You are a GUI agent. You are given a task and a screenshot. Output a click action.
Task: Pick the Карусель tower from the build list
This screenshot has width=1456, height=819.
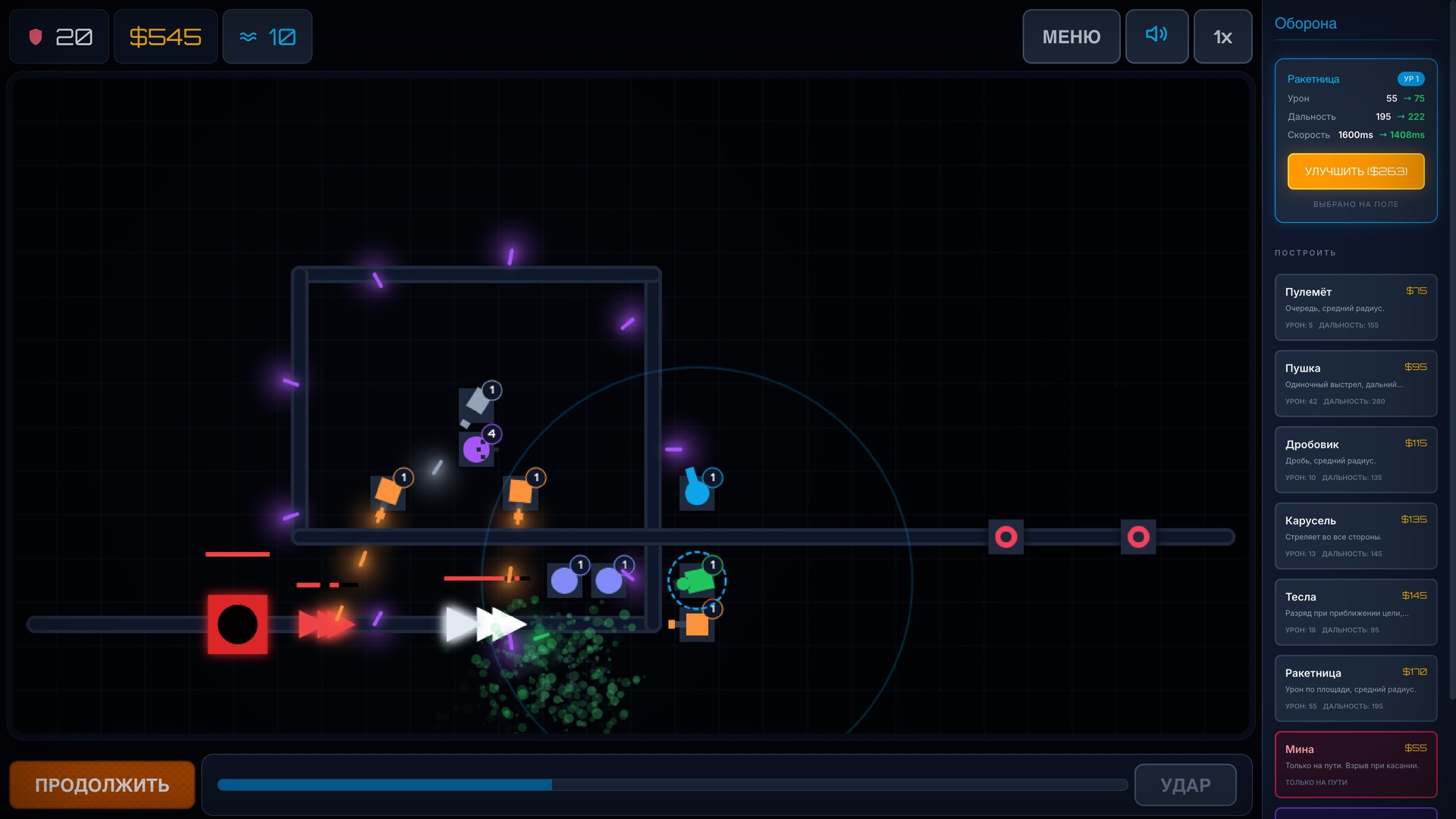(x=1355, y=536)
